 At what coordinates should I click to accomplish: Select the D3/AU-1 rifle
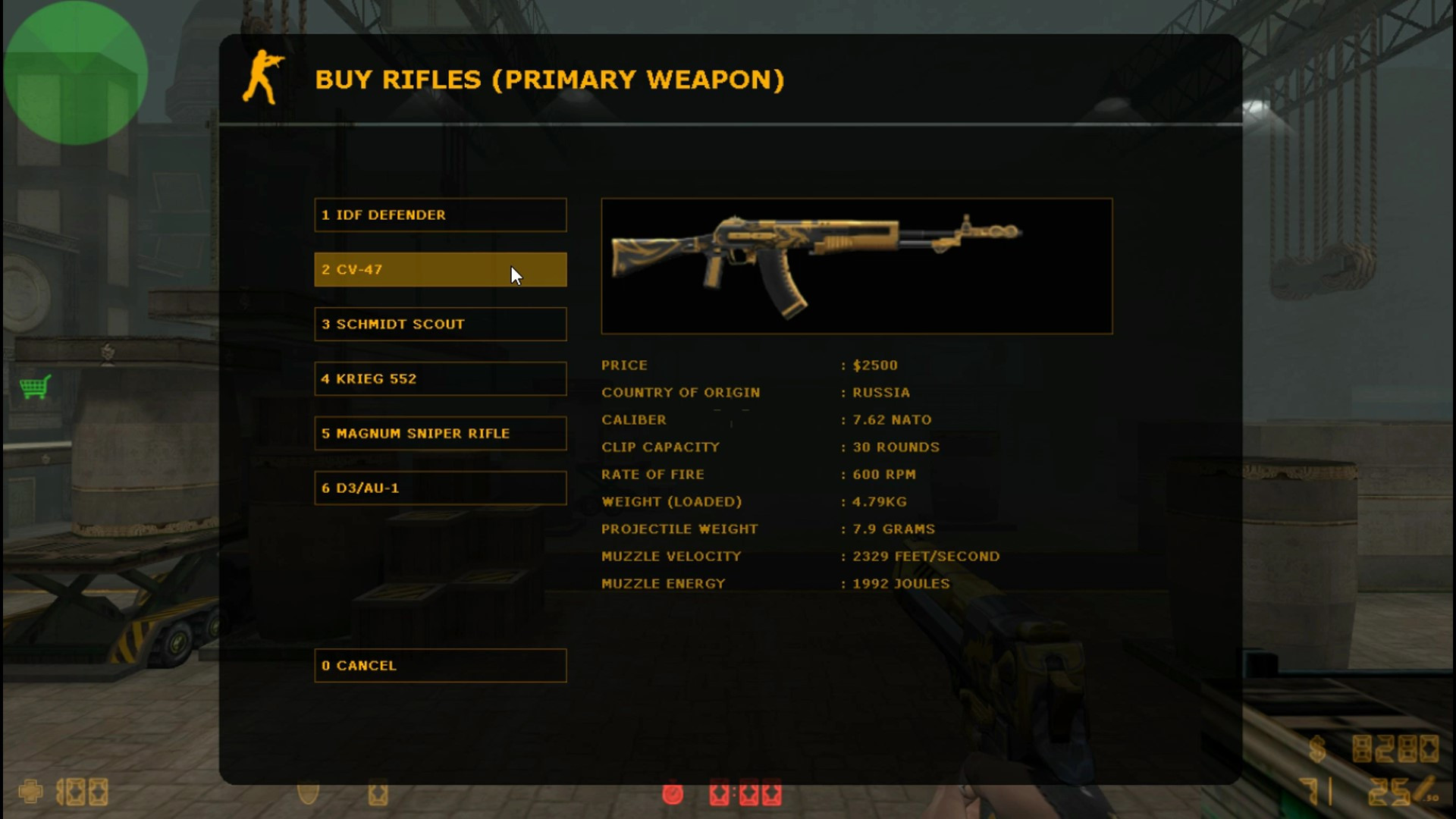[441, 488]
